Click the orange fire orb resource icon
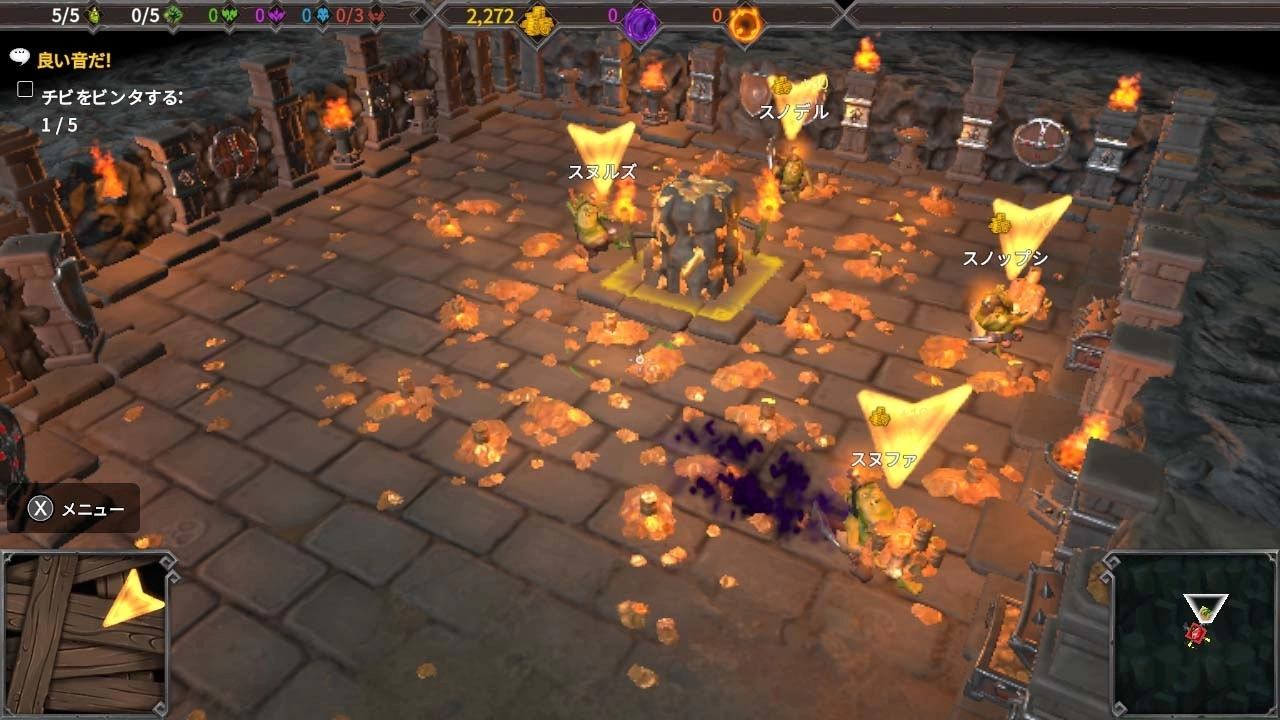This screenshot has width=1280, height=720. pyautogui.click(x=742, y=18)
